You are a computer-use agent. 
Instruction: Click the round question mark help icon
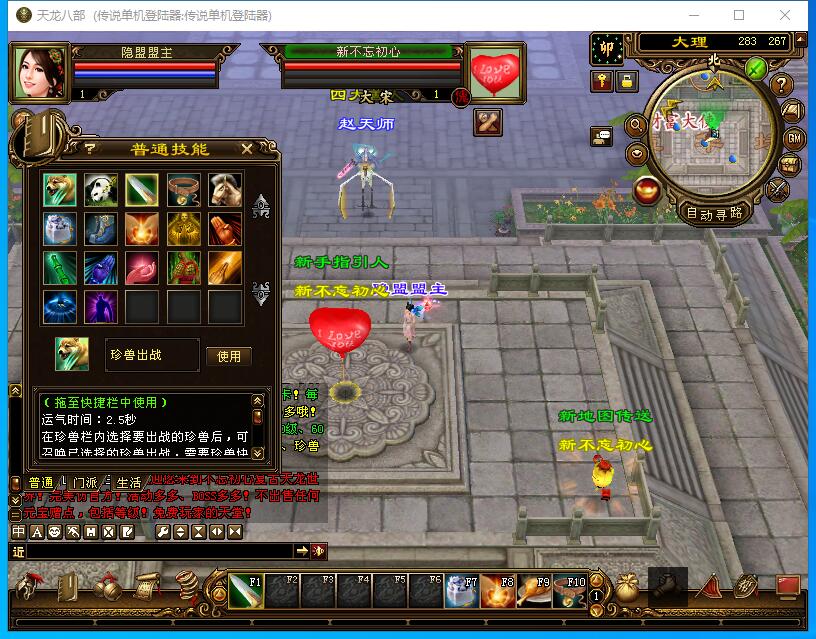(782, 85)
